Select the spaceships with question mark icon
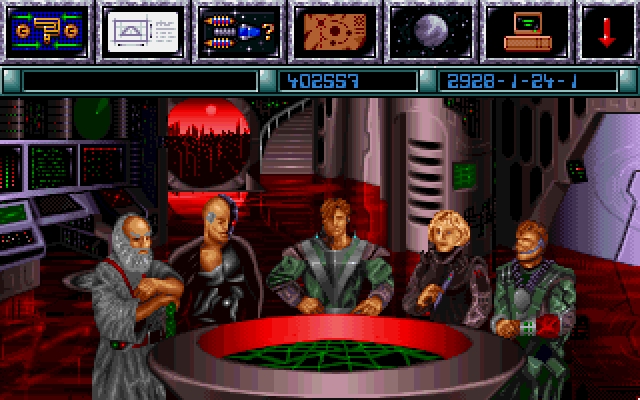The image size is (640, 400). 237,32
